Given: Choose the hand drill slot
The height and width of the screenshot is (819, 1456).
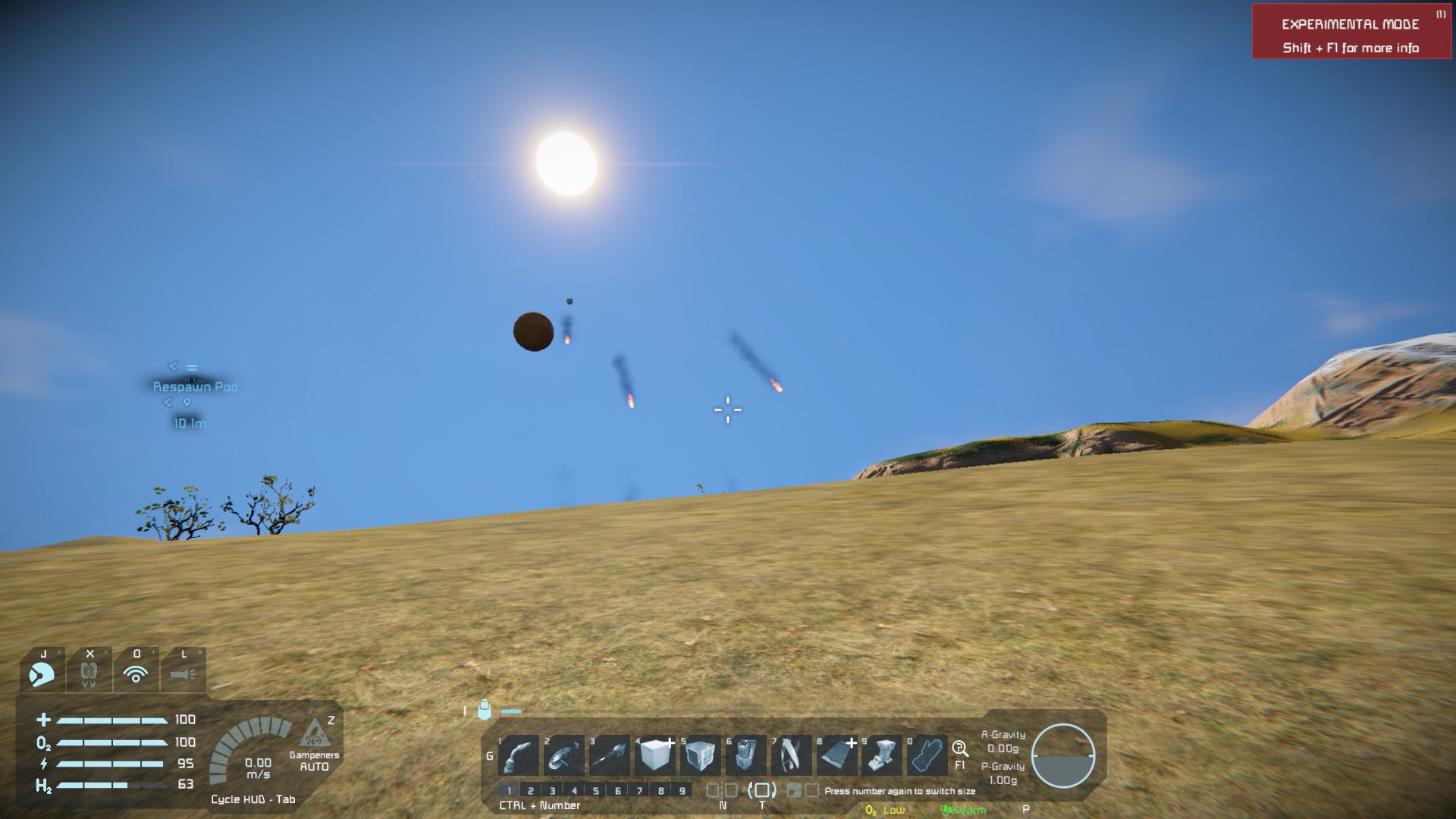Looking at the screenshot, I should (x=610, y=755).
